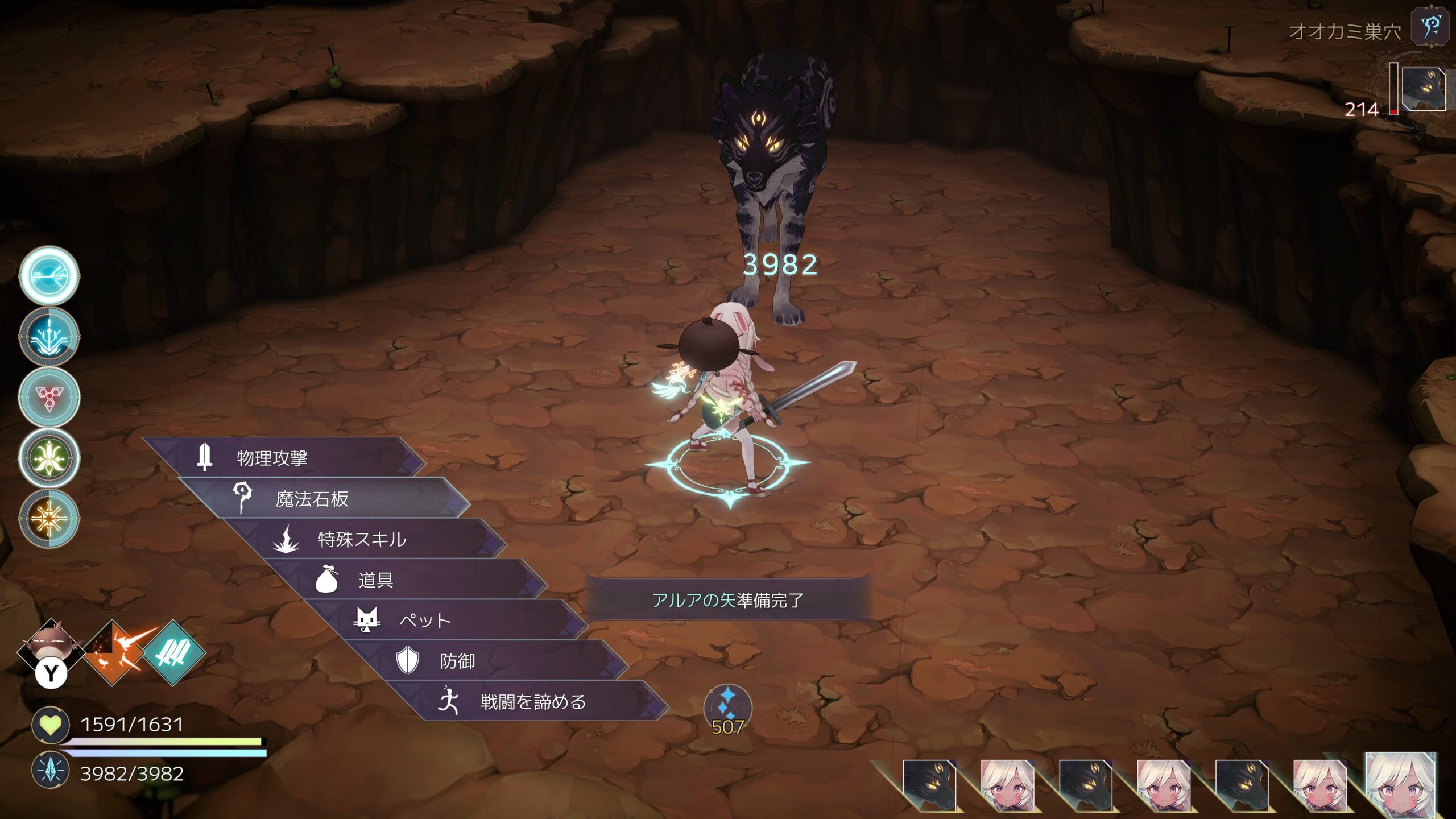
Task: Select the large heroine turn portrait
Action: (1401, 785)
